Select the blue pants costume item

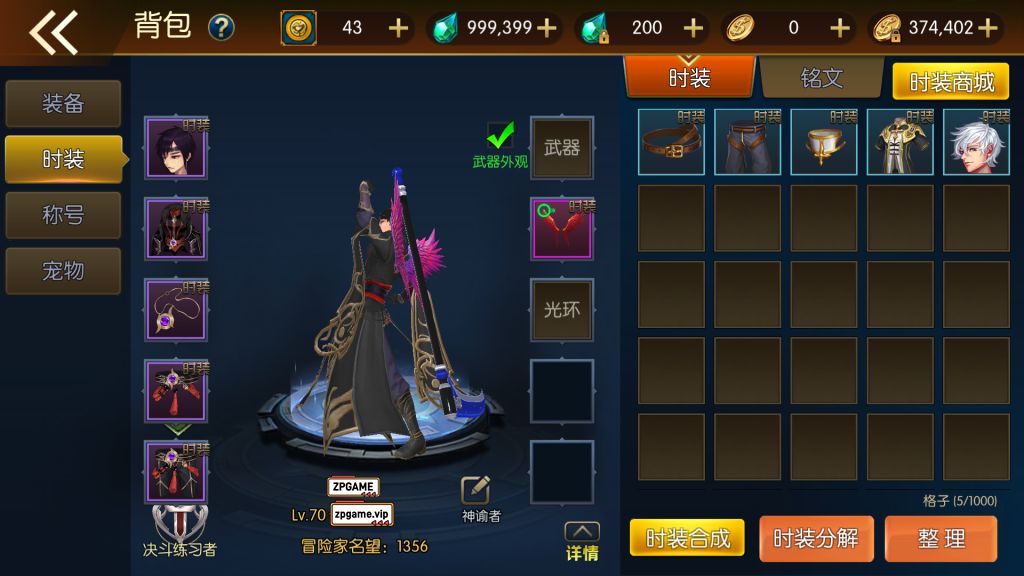(x=747, y=142)
